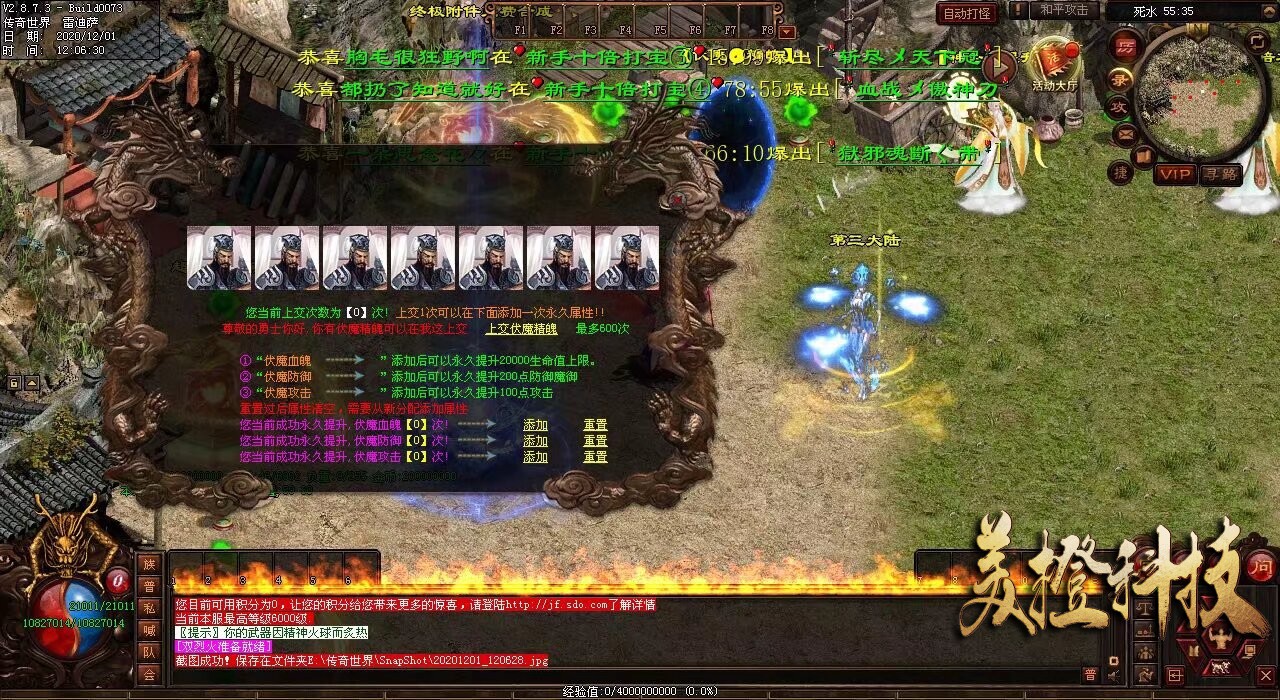Switch the 和平攻击 attack mode

1063,10
